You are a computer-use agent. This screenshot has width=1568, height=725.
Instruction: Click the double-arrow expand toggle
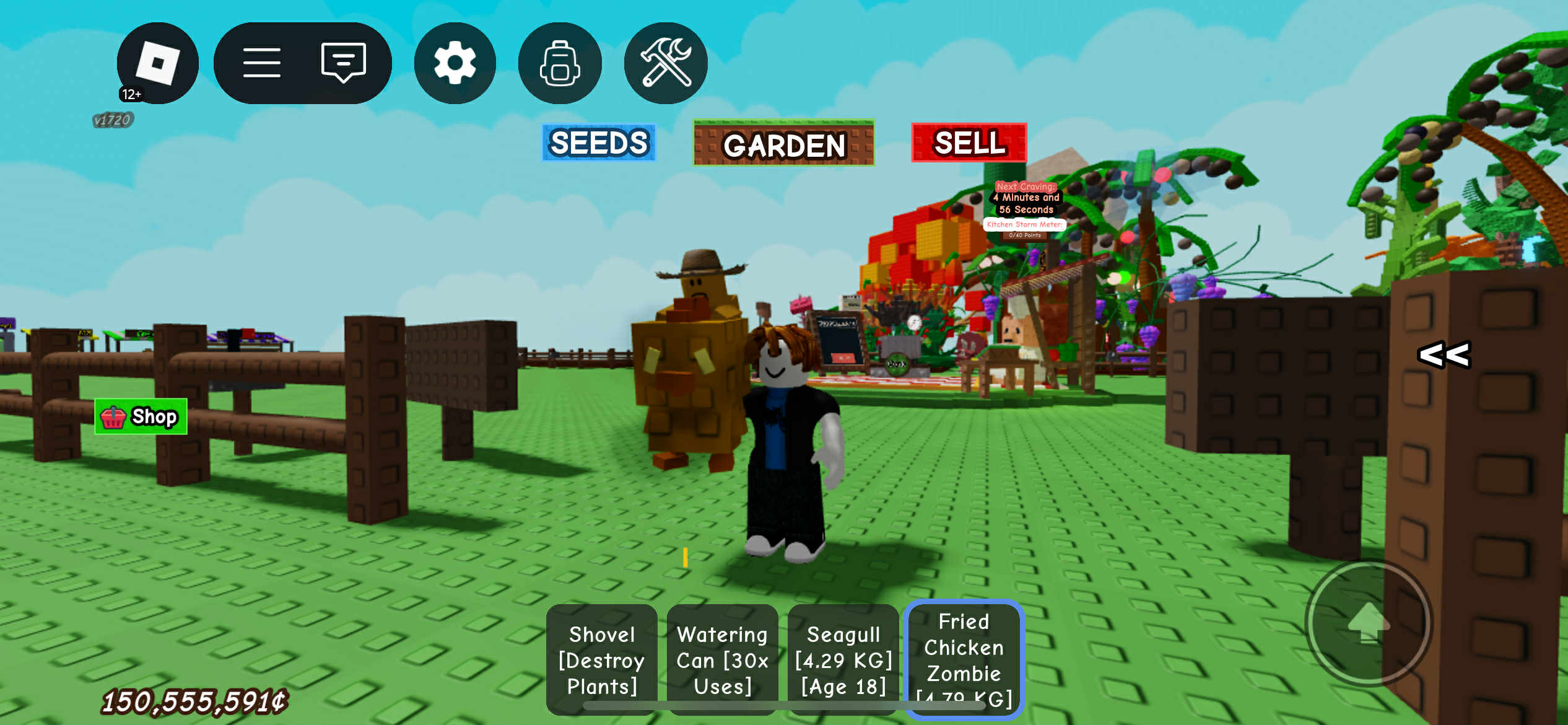pos(1444,356)
